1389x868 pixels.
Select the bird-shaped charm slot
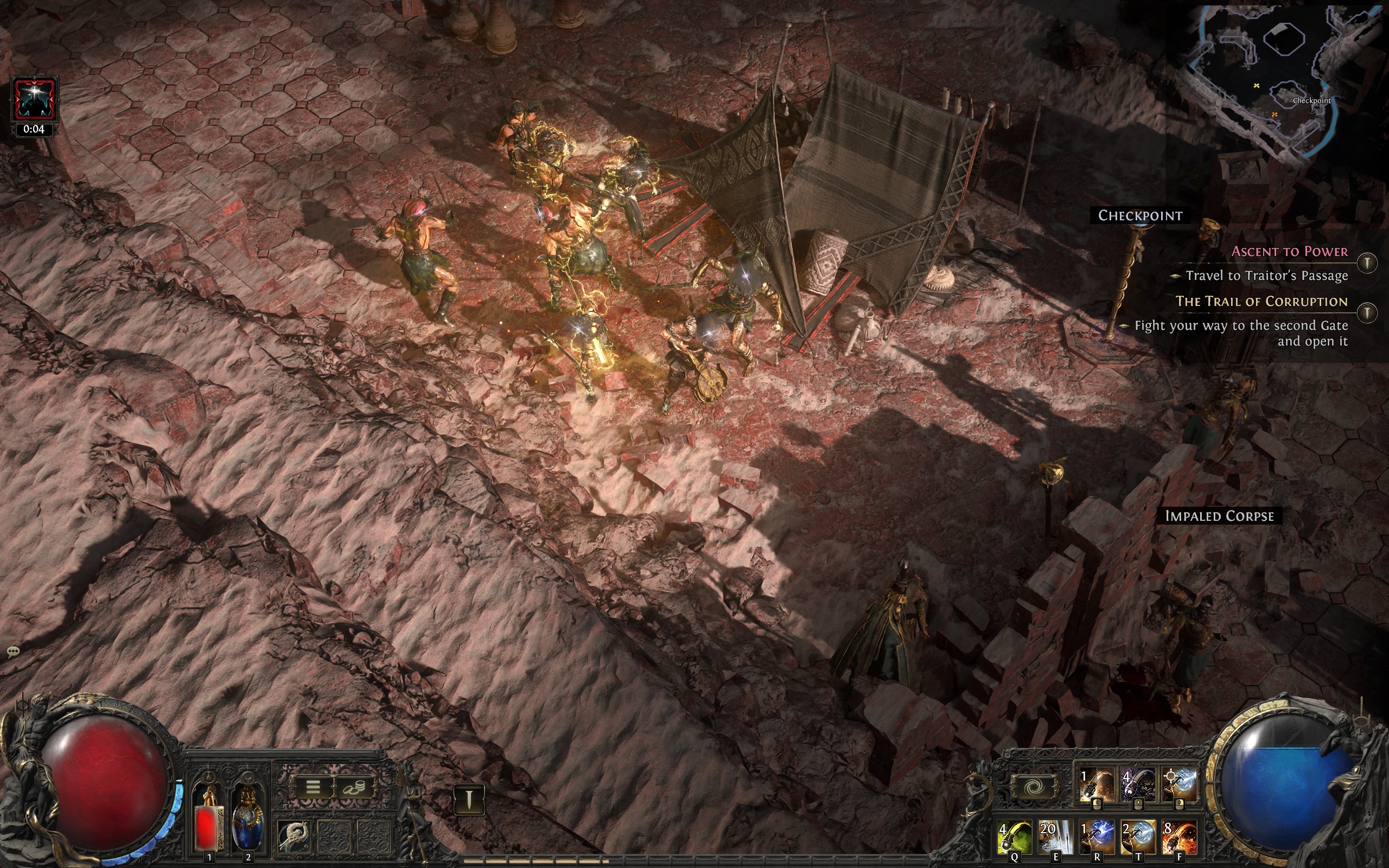click(x=295, y=836)
